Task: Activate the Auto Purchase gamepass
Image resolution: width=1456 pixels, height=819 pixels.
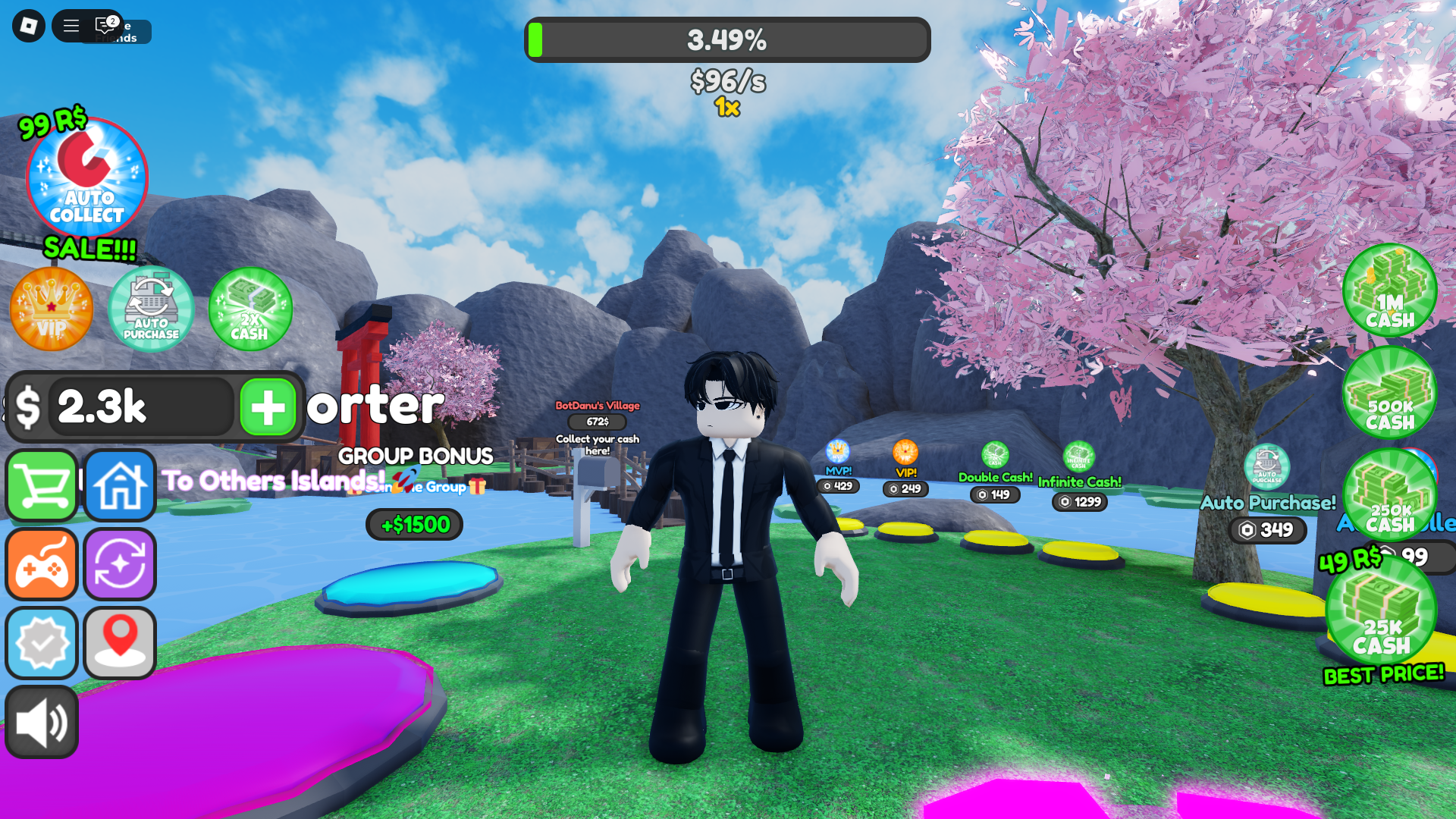Action: coord(150,309)
